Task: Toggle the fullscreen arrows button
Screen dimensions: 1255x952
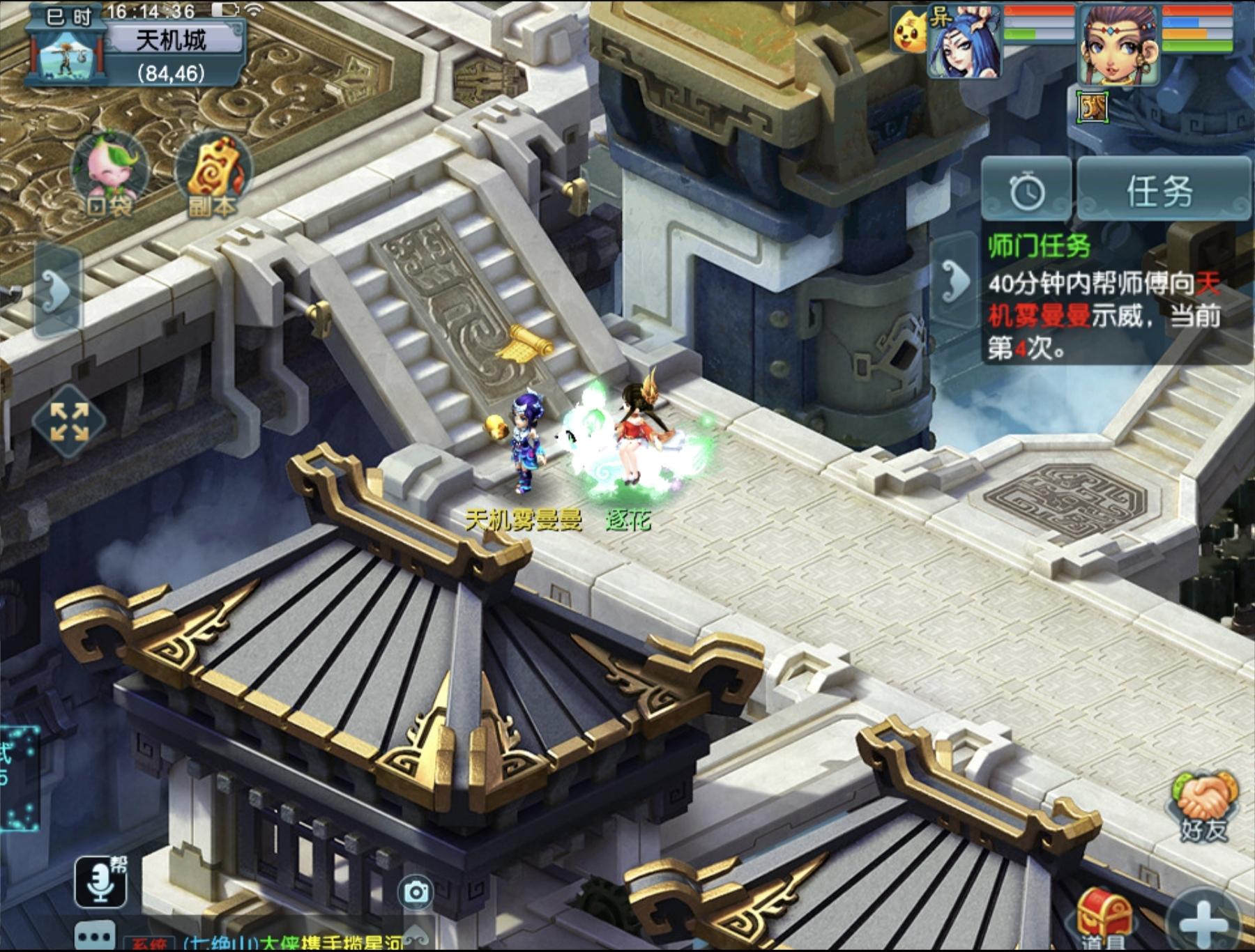Action: [69, 422]
